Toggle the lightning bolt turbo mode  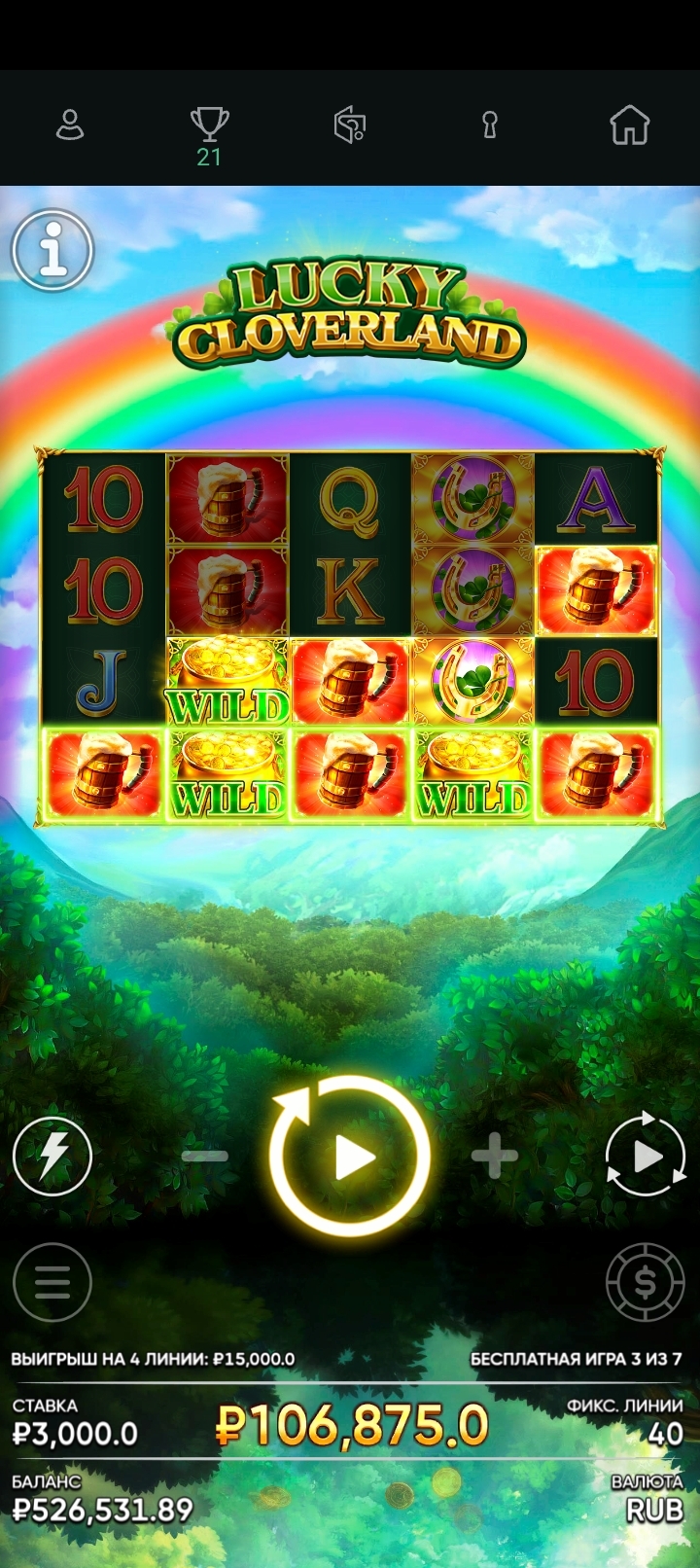tap(52, 1156)
